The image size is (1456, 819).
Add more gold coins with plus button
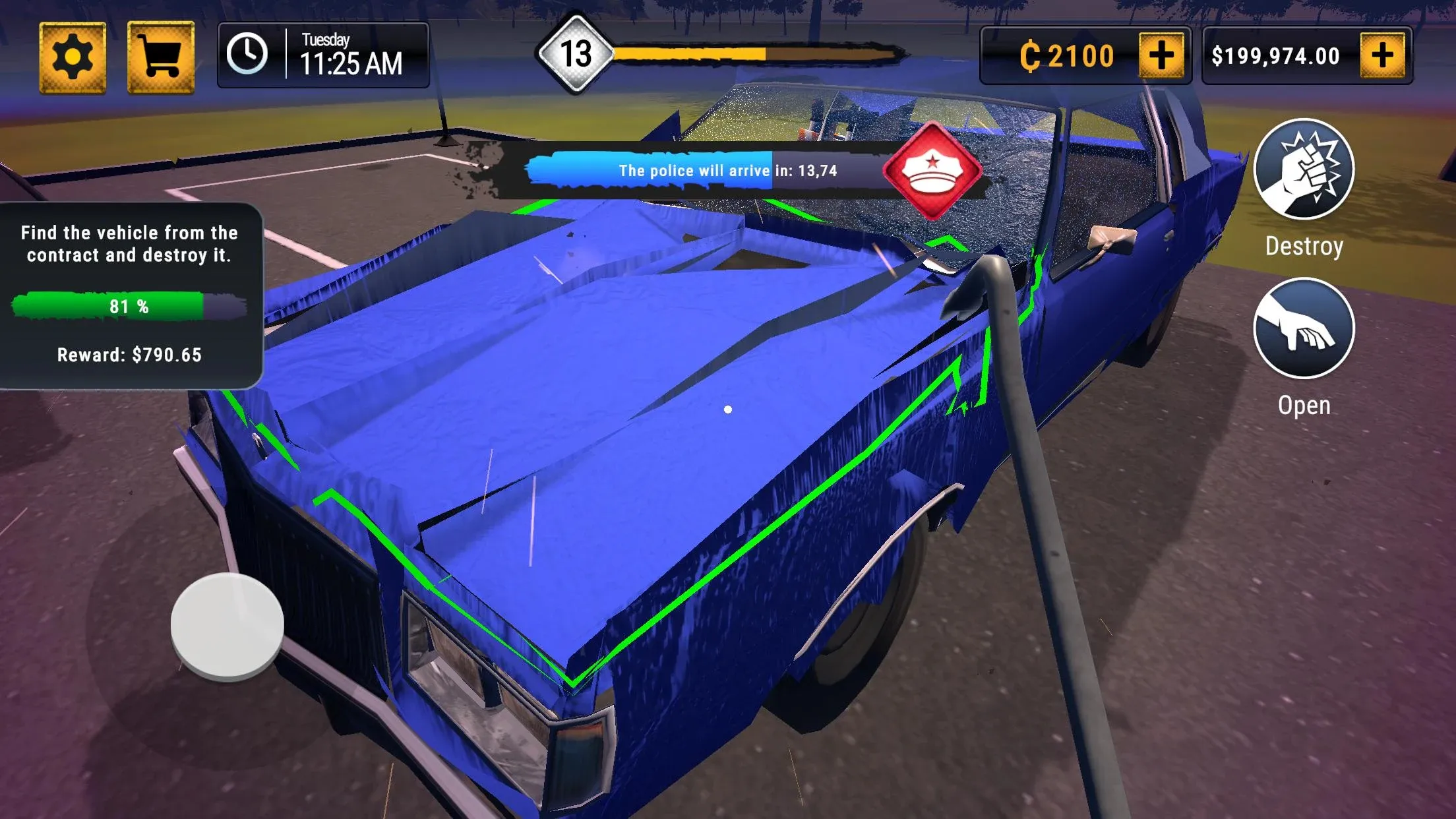[1161, 55]
